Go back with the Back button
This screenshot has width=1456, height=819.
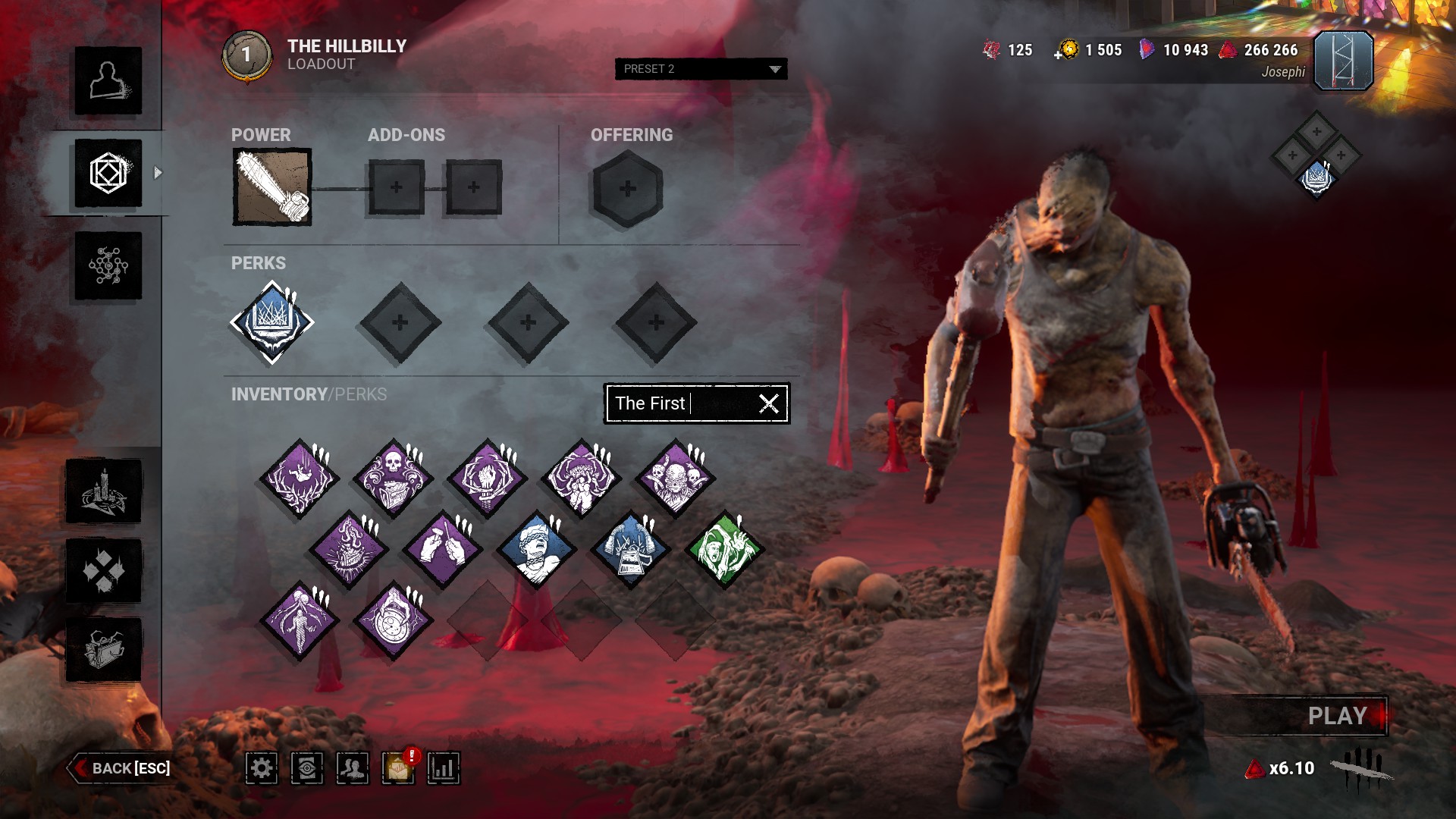pos(121,768)
